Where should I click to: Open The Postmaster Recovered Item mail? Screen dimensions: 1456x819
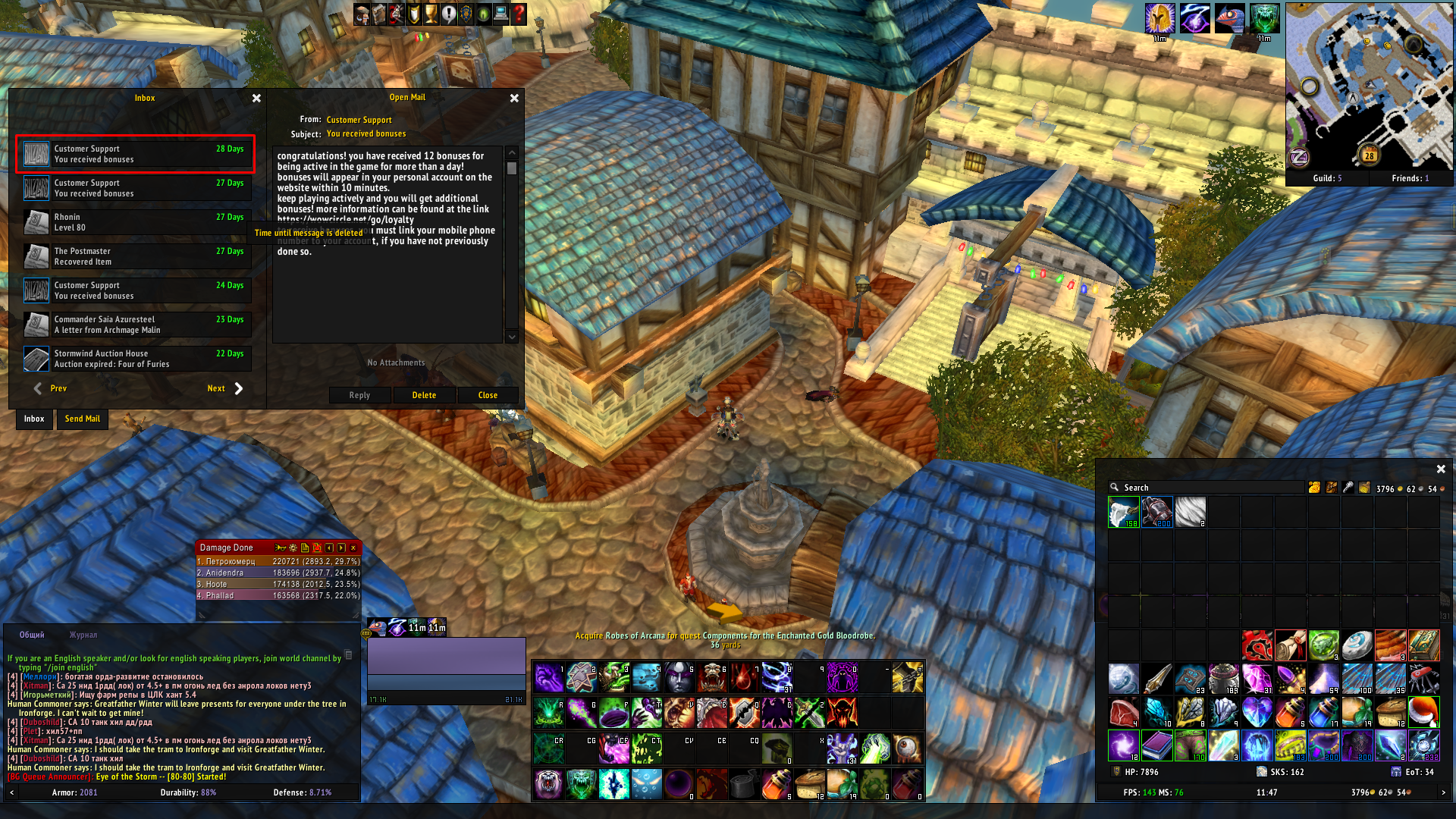pos(136,256)
